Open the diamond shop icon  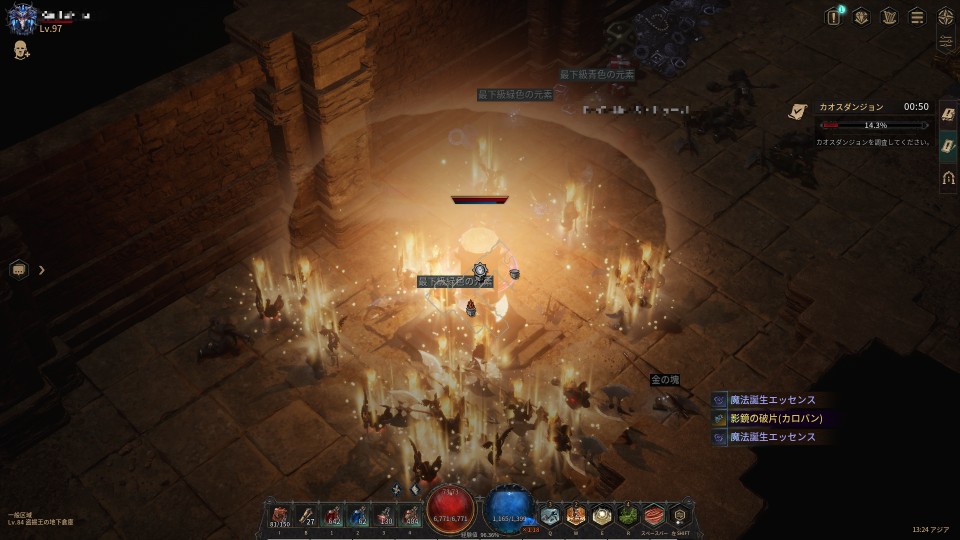(x=861, y=16)
